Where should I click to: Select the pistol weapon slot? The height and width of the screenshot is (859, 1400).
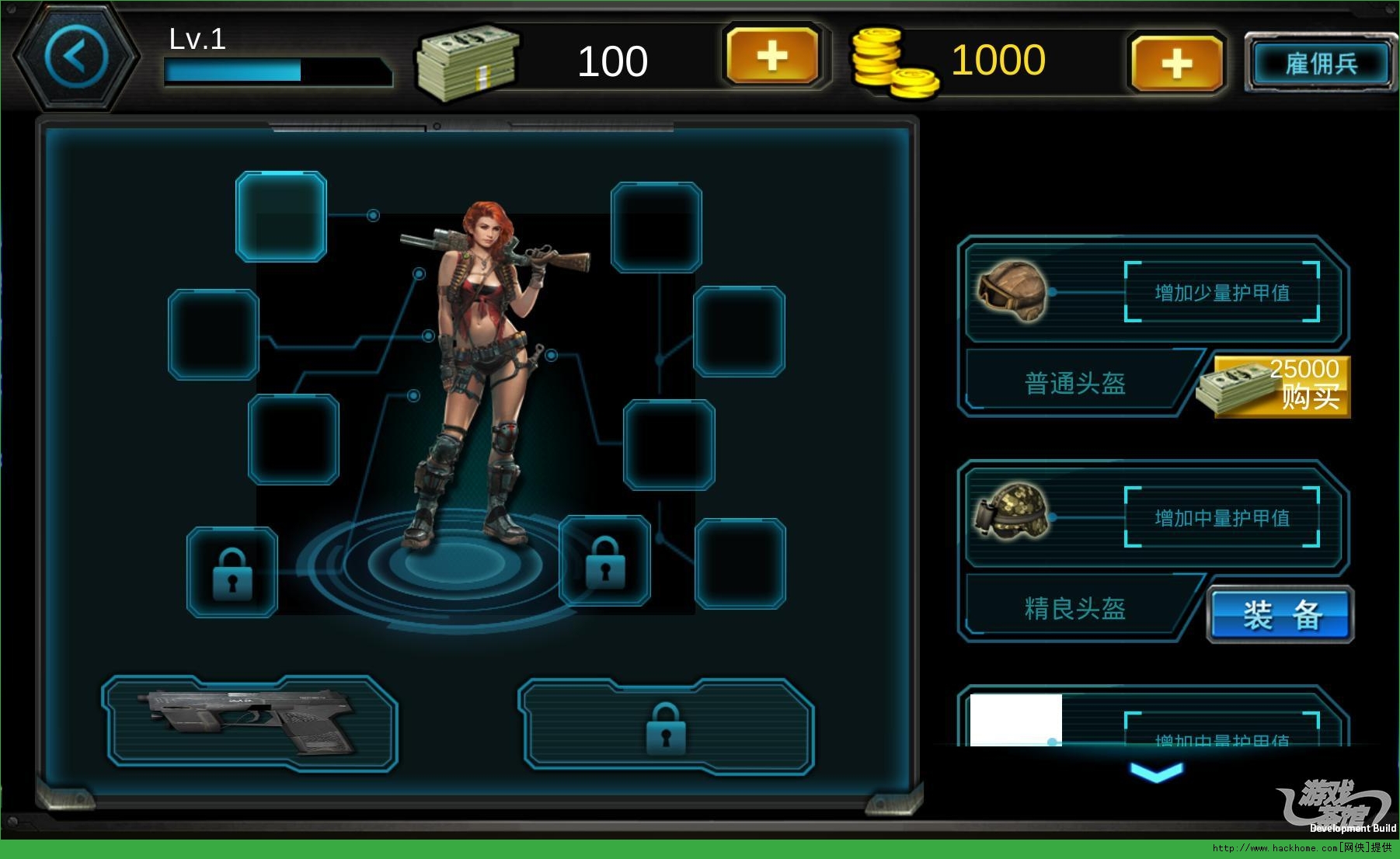pos(249,723)
